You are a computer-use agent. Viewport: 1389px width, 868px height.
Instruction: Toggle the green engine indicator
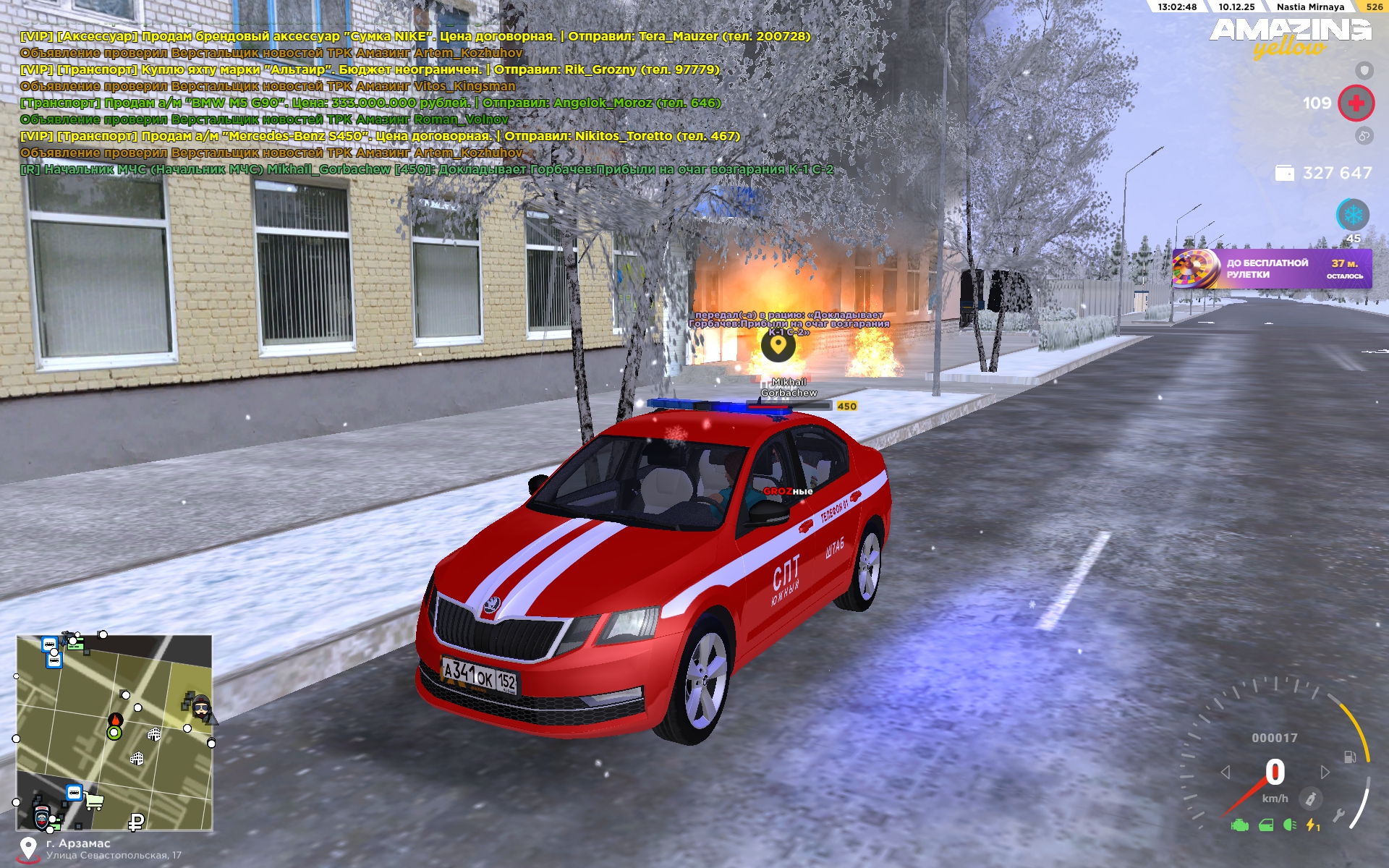1239,825
